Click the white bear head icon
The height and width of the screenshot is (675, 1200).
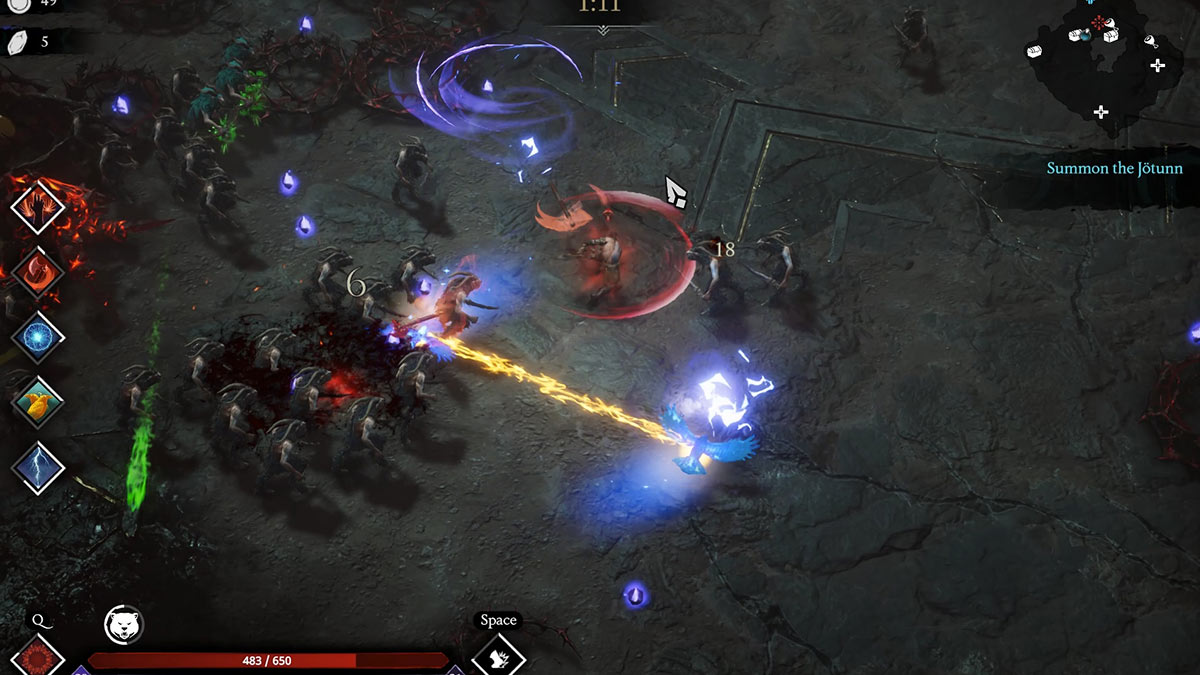[x=124, y=626]
